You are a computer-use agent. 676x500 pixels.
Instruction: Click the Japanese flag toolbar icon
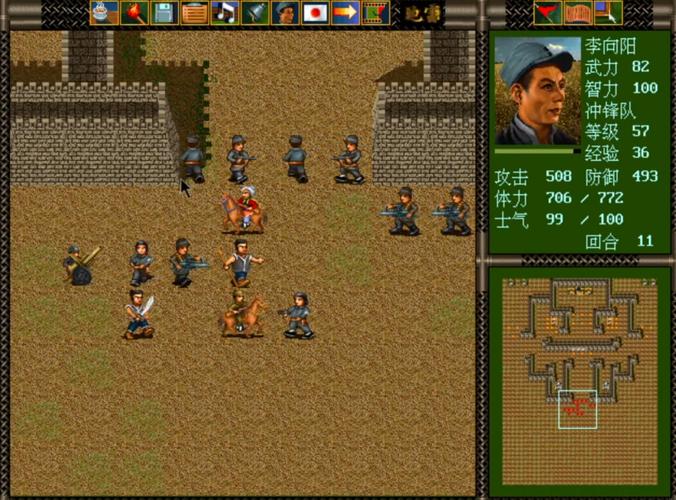(316, 13)
